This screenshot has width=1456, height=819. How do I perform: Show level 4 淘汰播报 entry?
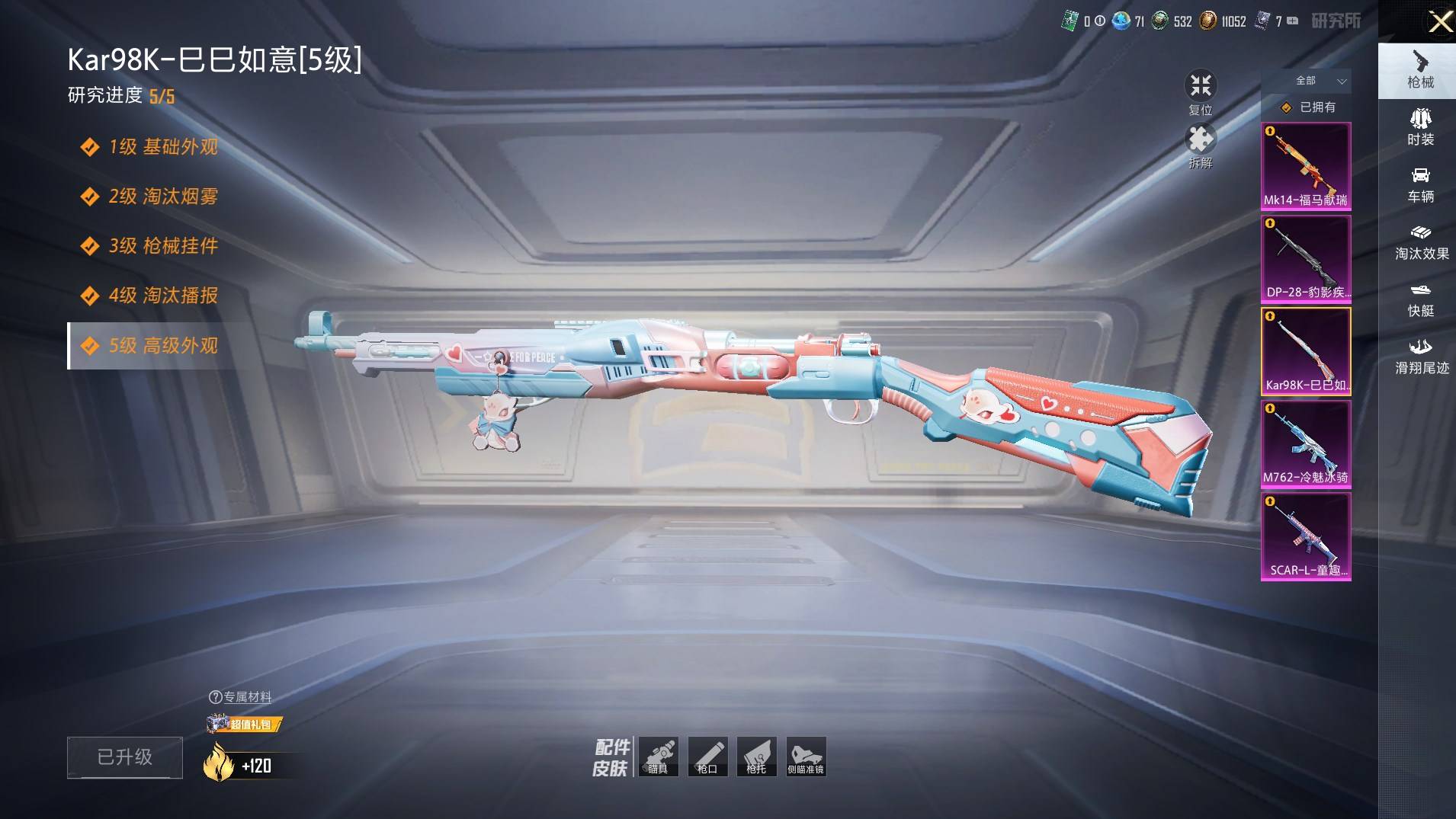(162, 295)
